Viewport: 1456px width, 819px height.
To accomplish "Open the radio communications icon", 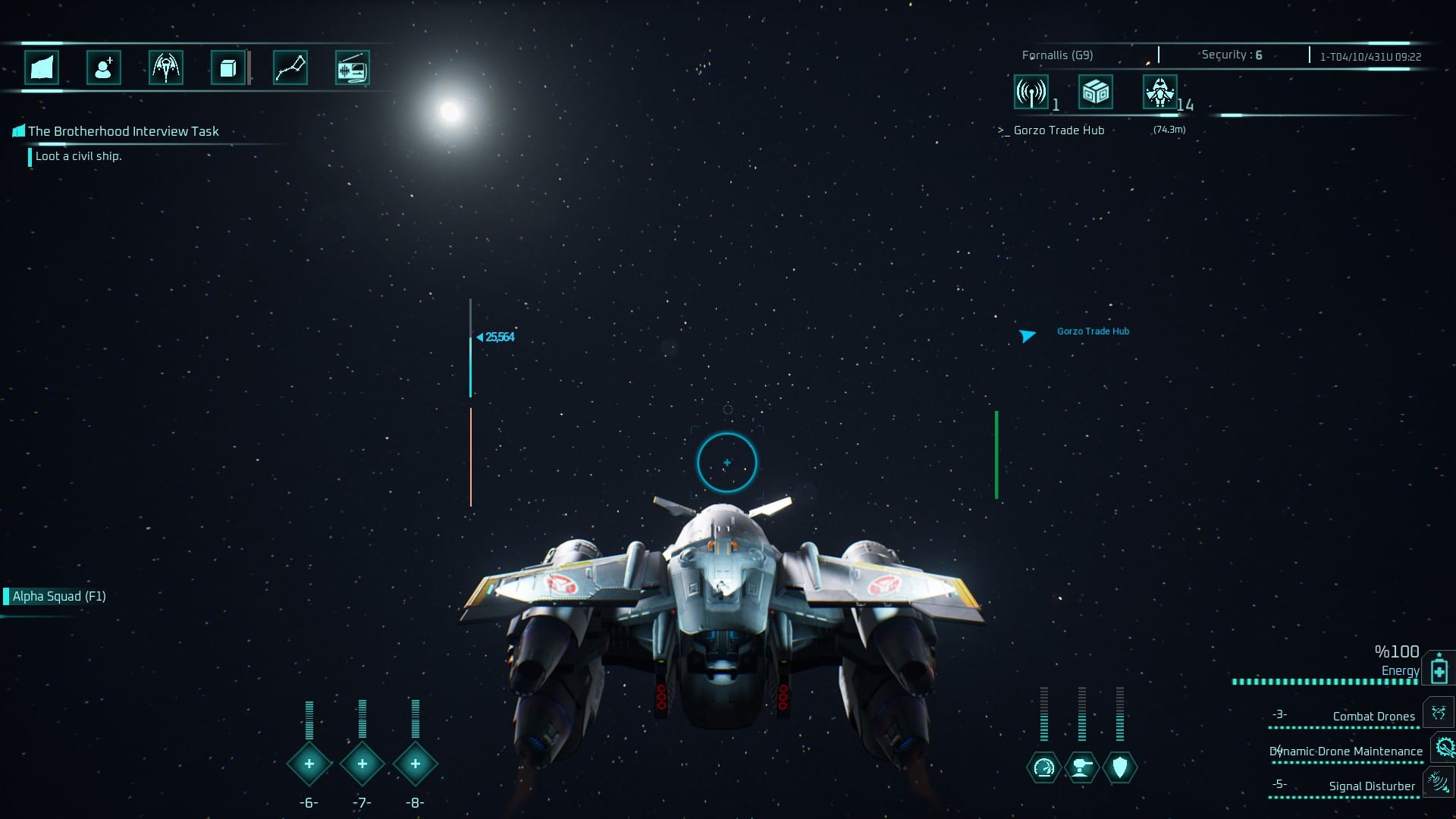I will [352, 68].
